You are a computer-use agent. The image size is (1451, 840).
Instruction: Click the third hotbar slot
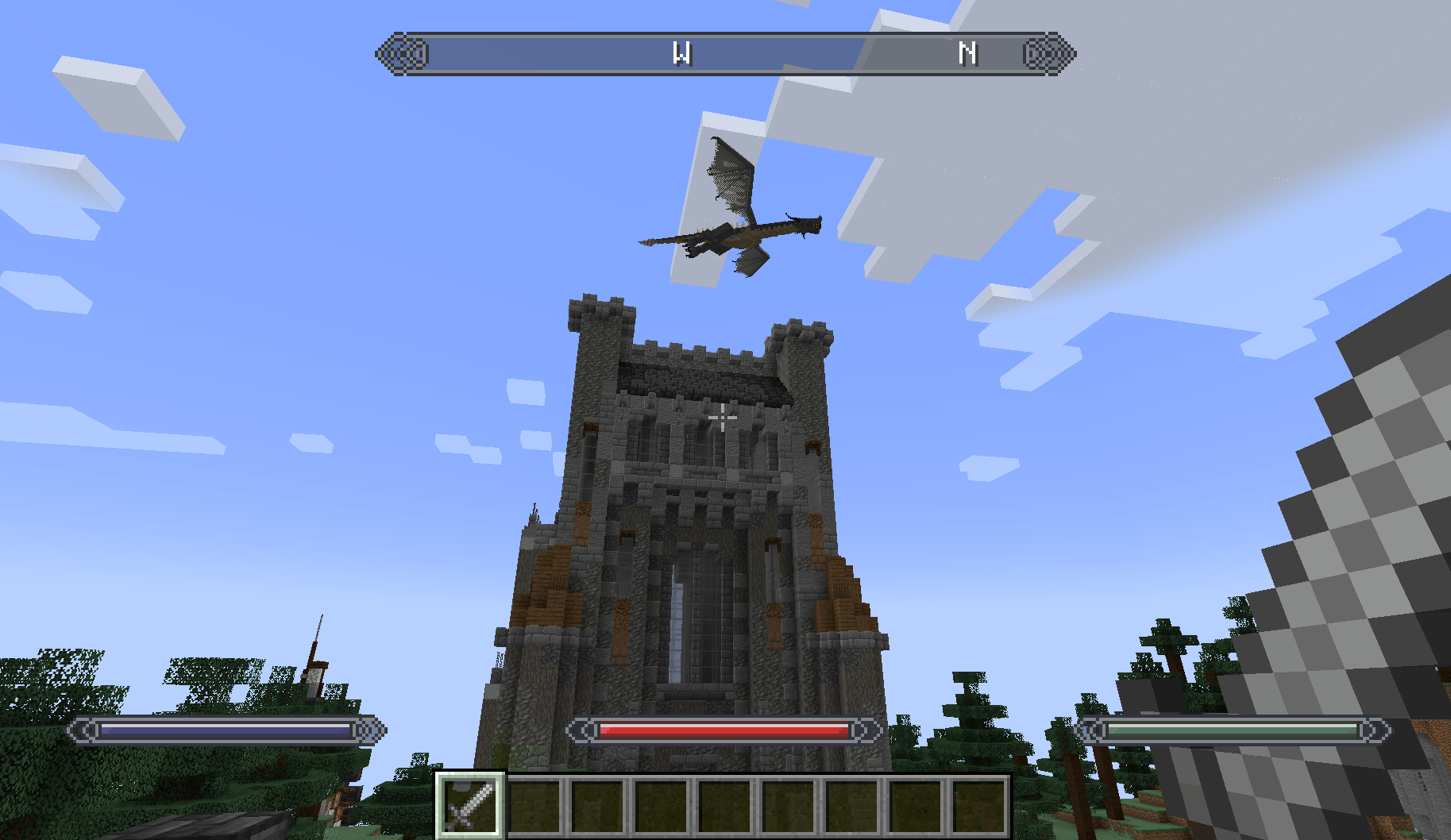coord(596,806)
